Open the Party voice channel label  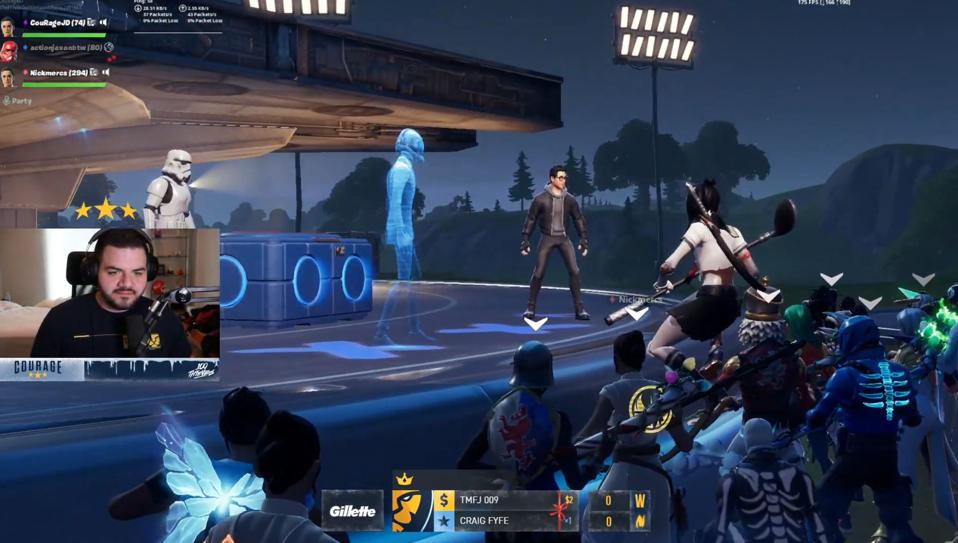(18, 101)
